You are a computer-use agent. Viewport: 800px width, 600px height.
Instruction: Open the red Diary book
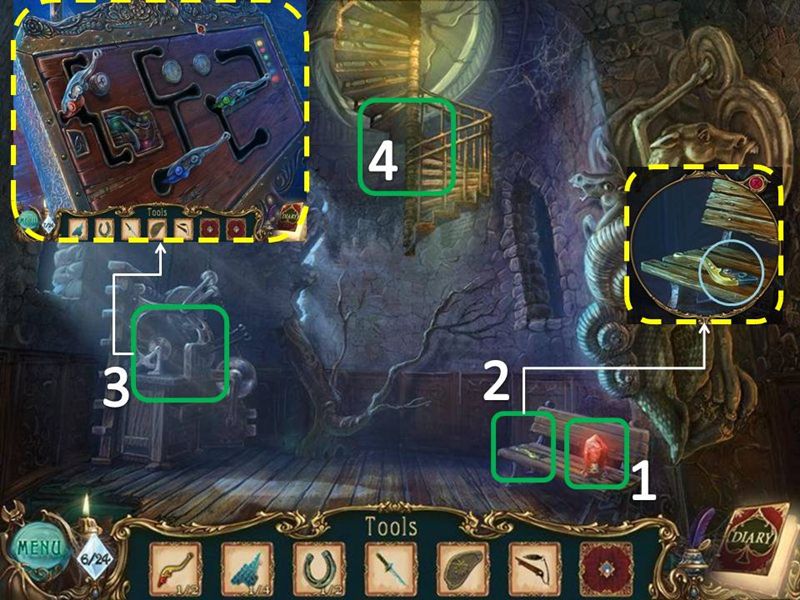coord(757,543)
